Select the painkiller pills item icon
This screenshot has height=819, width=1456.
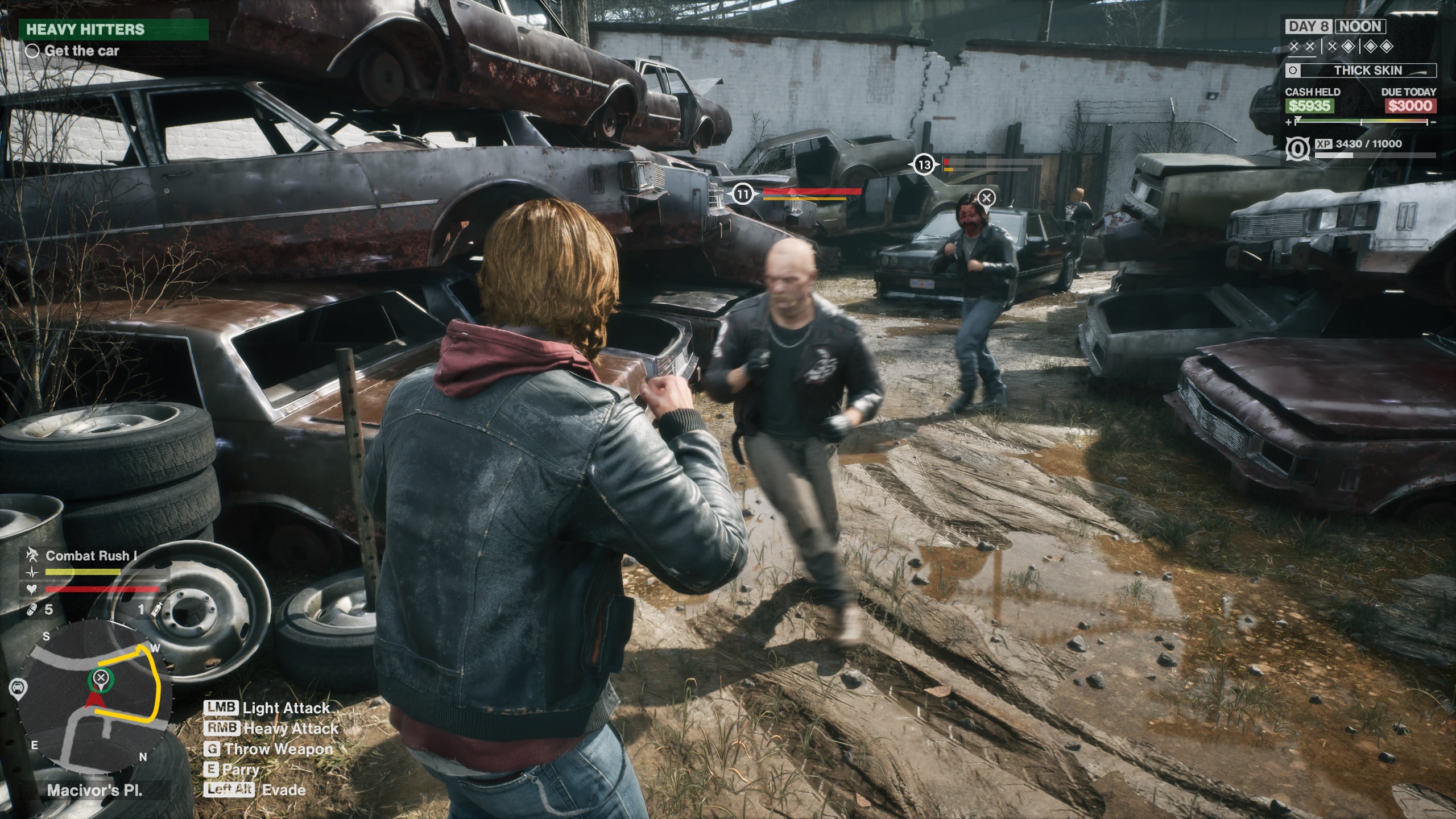[x=32, y=610]
